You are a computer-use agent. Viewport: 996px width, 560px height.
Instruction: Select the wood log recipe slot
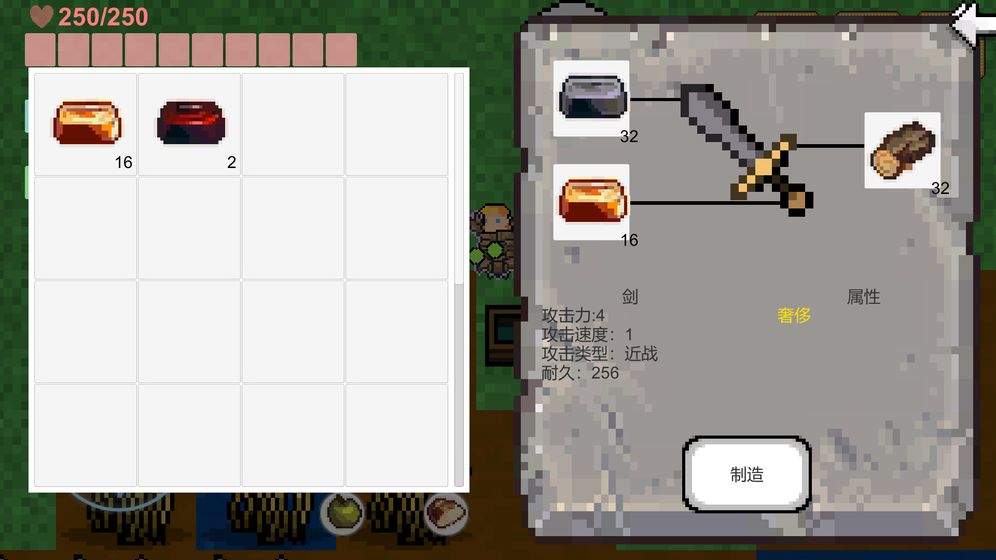click(x=901, y=151)
